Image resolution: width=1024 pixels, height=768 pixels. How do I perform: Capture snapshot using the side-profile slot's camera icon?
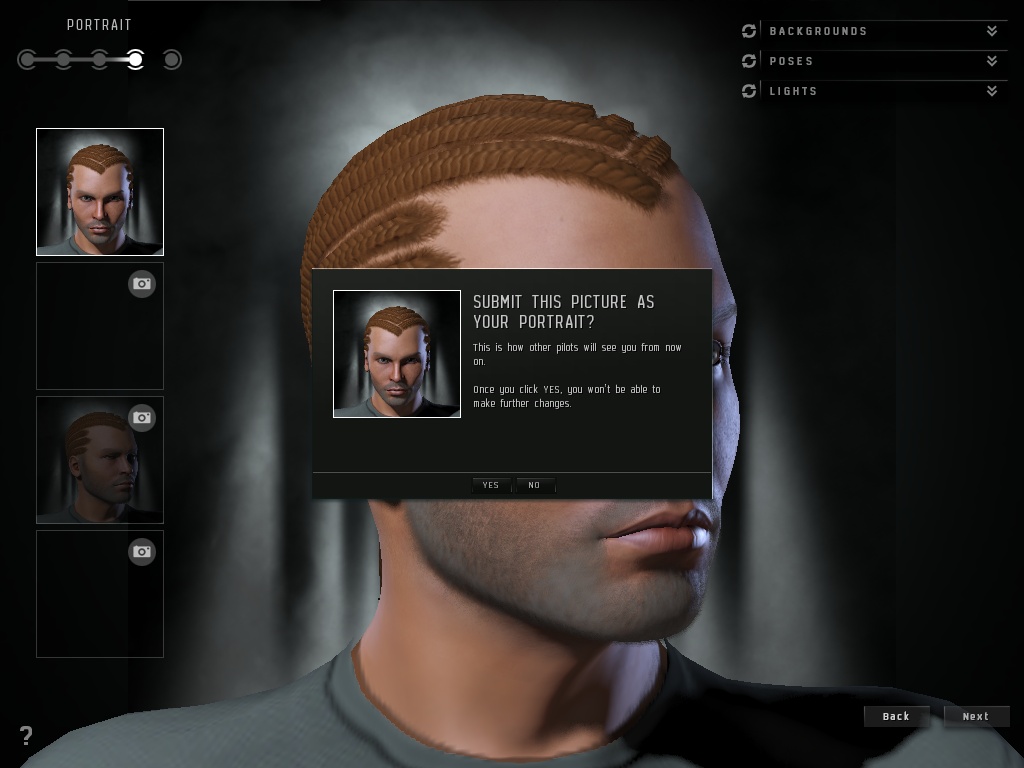[142, 417]
